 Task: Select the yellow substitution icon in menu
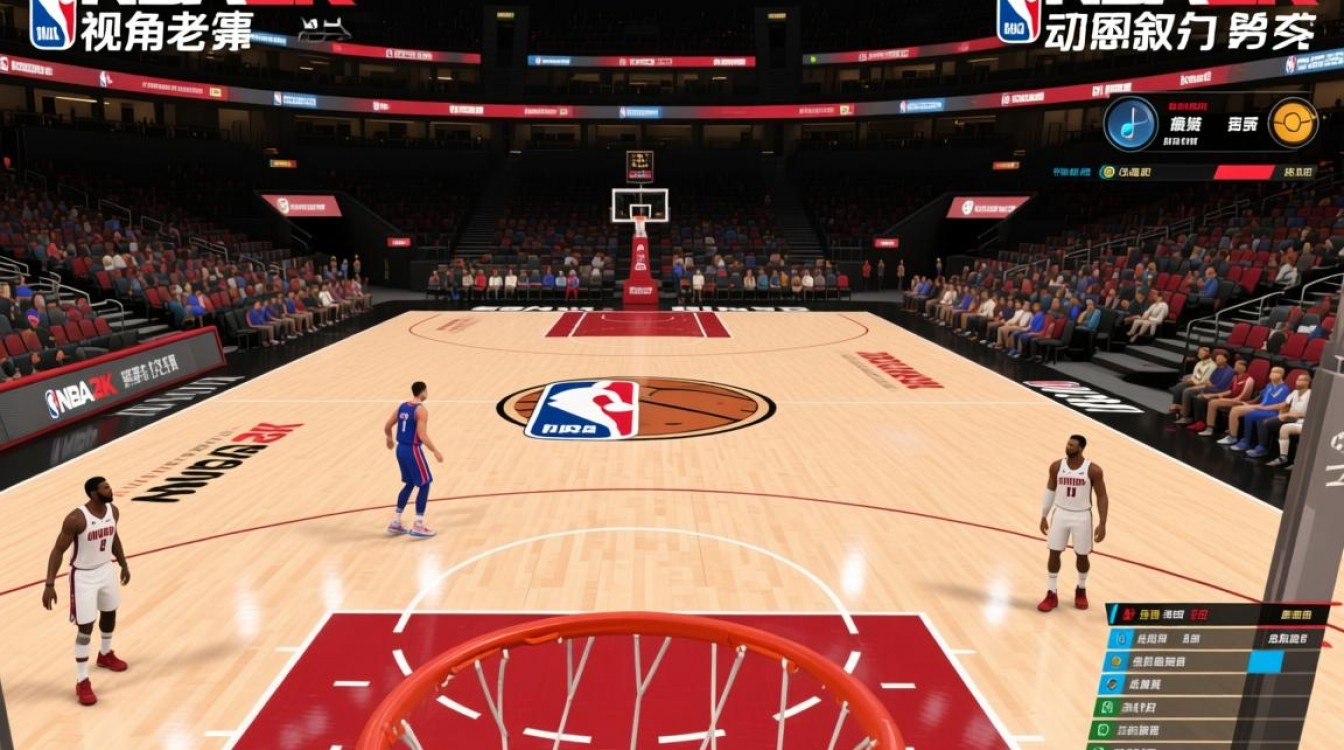[1115, 661]
